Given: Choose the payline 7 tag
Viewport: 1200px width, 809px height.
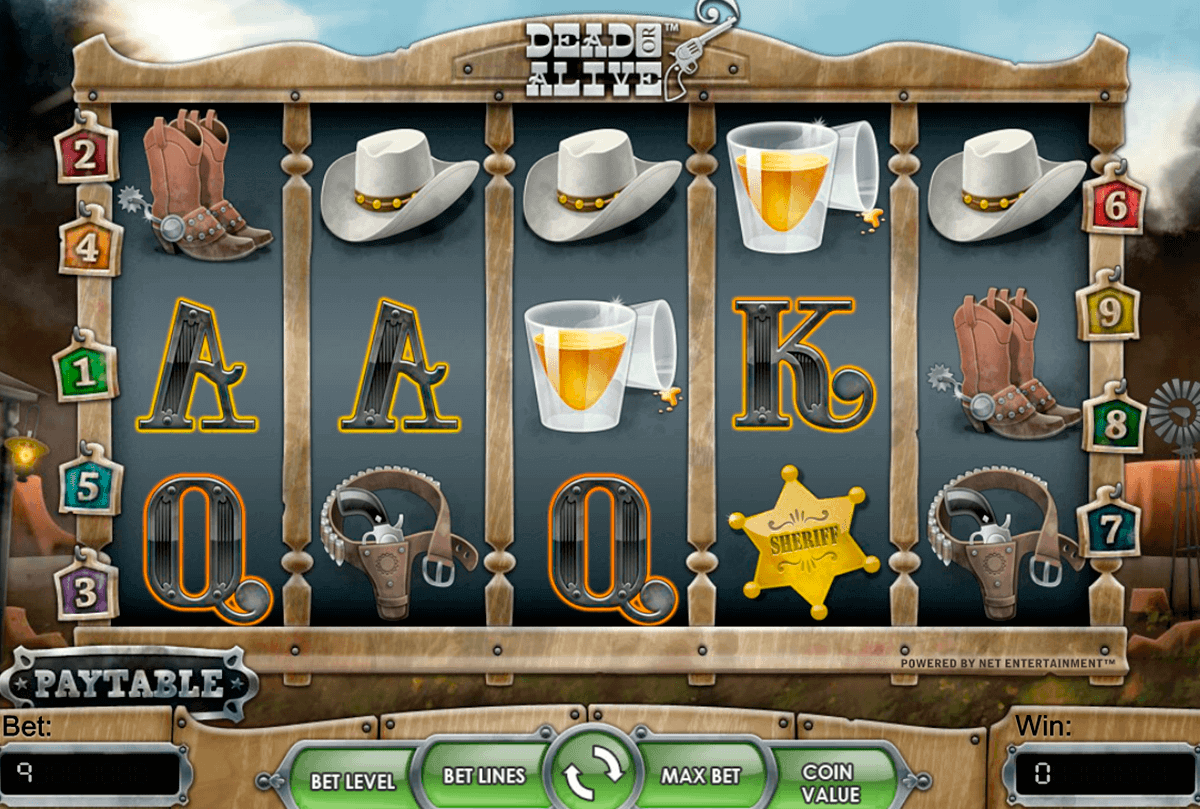Looking at the screenshot, I should coord(1109,525).
